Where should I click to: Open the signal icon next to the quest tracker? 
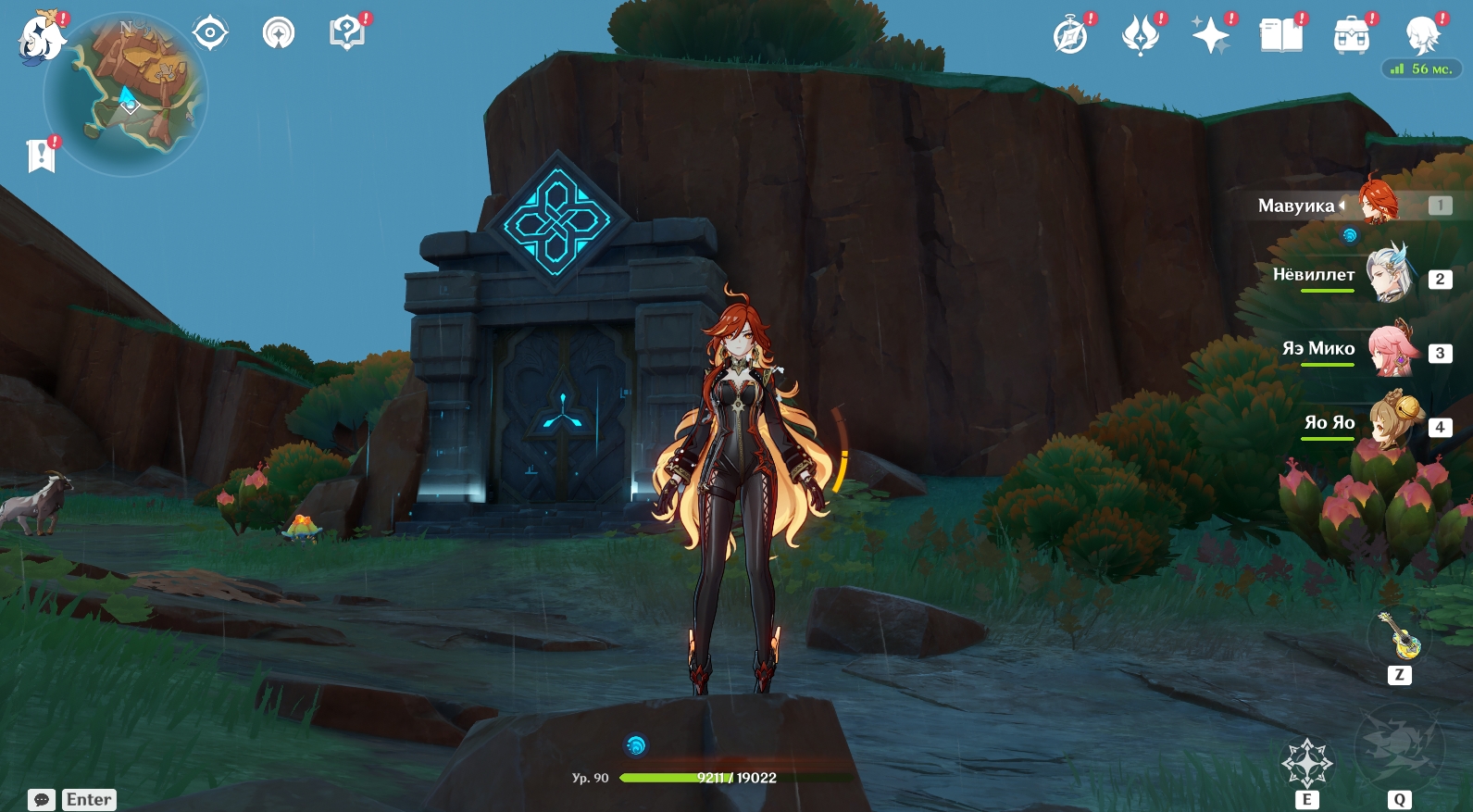(279, 34)
